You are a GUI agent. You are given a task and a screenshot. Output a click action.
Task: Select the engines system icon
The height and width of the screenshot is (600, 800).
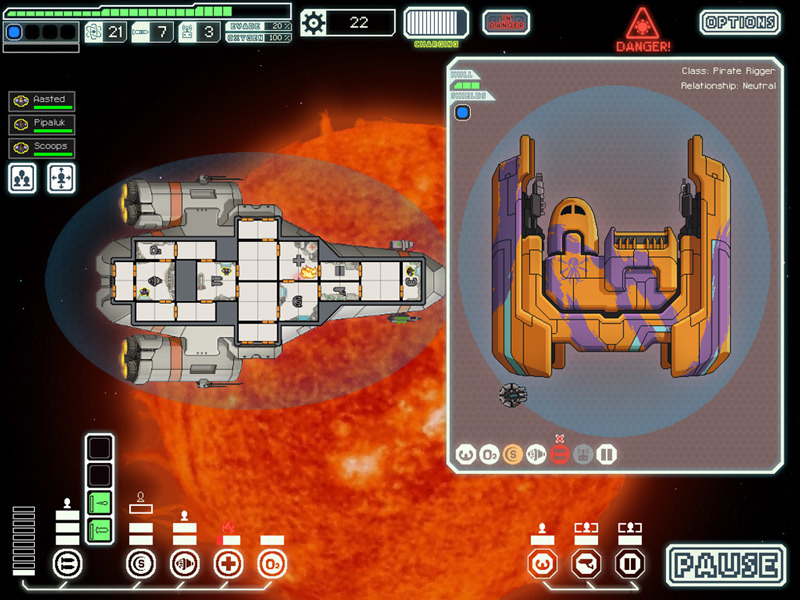(184, 564)
